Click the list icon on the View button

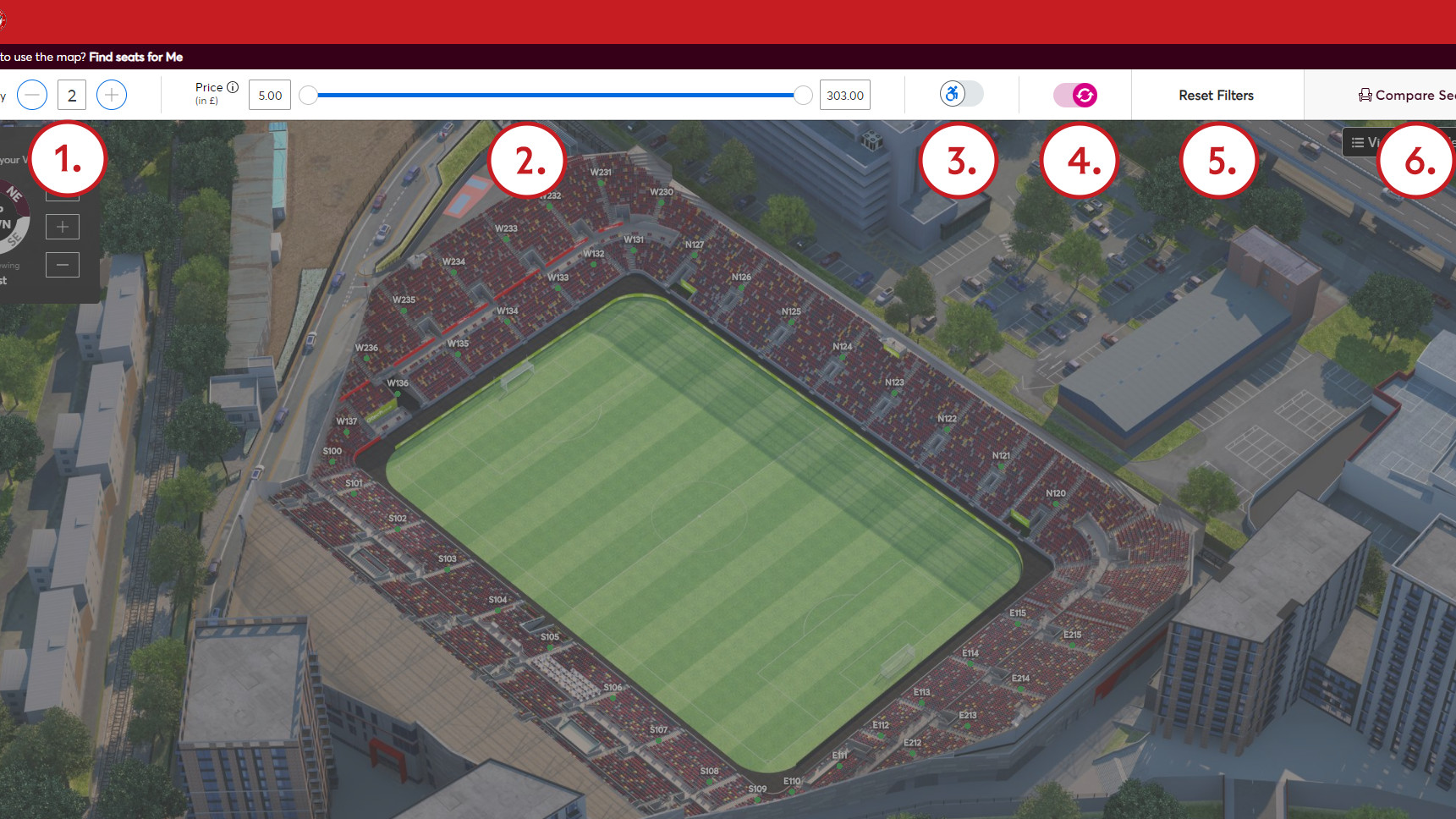1358,142
